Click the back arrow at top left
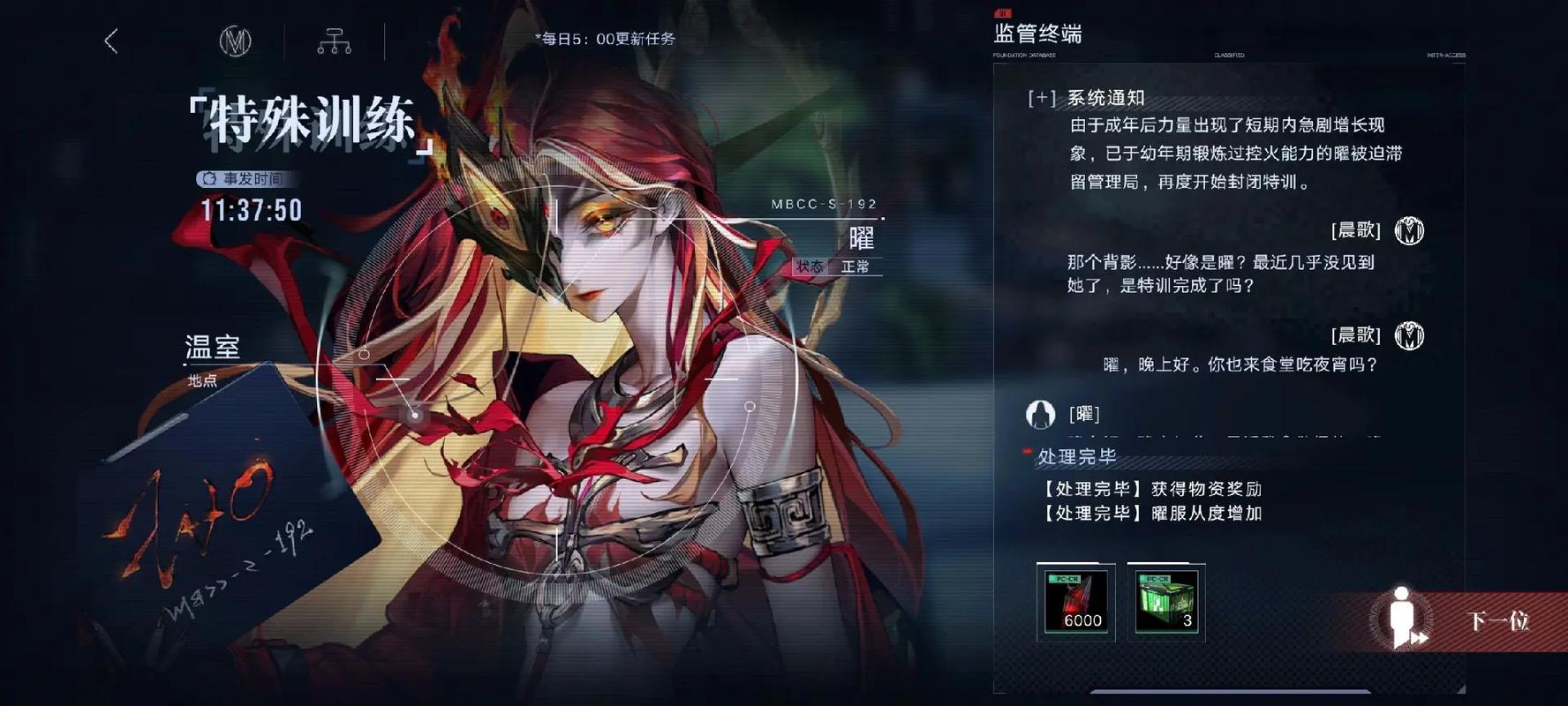This screenshot has width=1568, height=706. pyautogui.click(x=109, y=41)
